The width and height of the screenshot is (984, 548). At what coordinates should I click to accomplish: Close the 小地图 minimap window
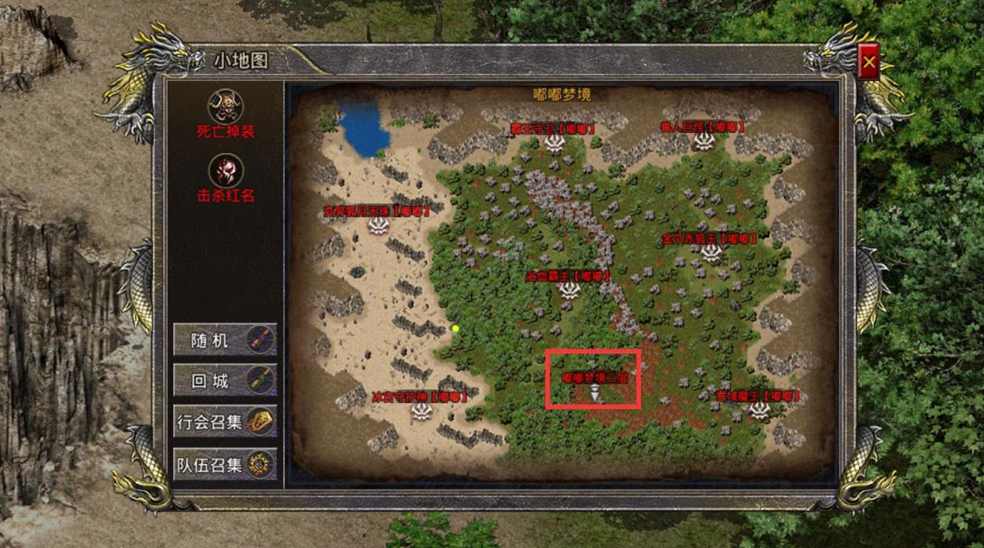869,63
